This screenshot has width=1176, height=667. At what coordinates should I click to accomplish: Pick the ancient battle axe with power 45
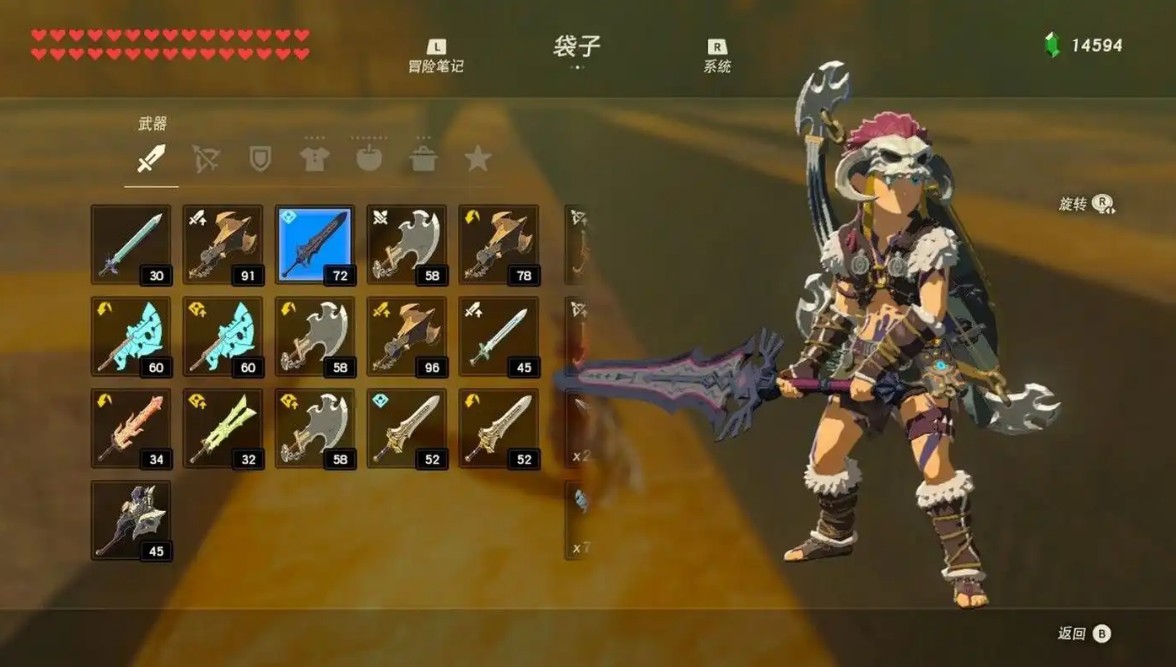click(x=131, y=520)
